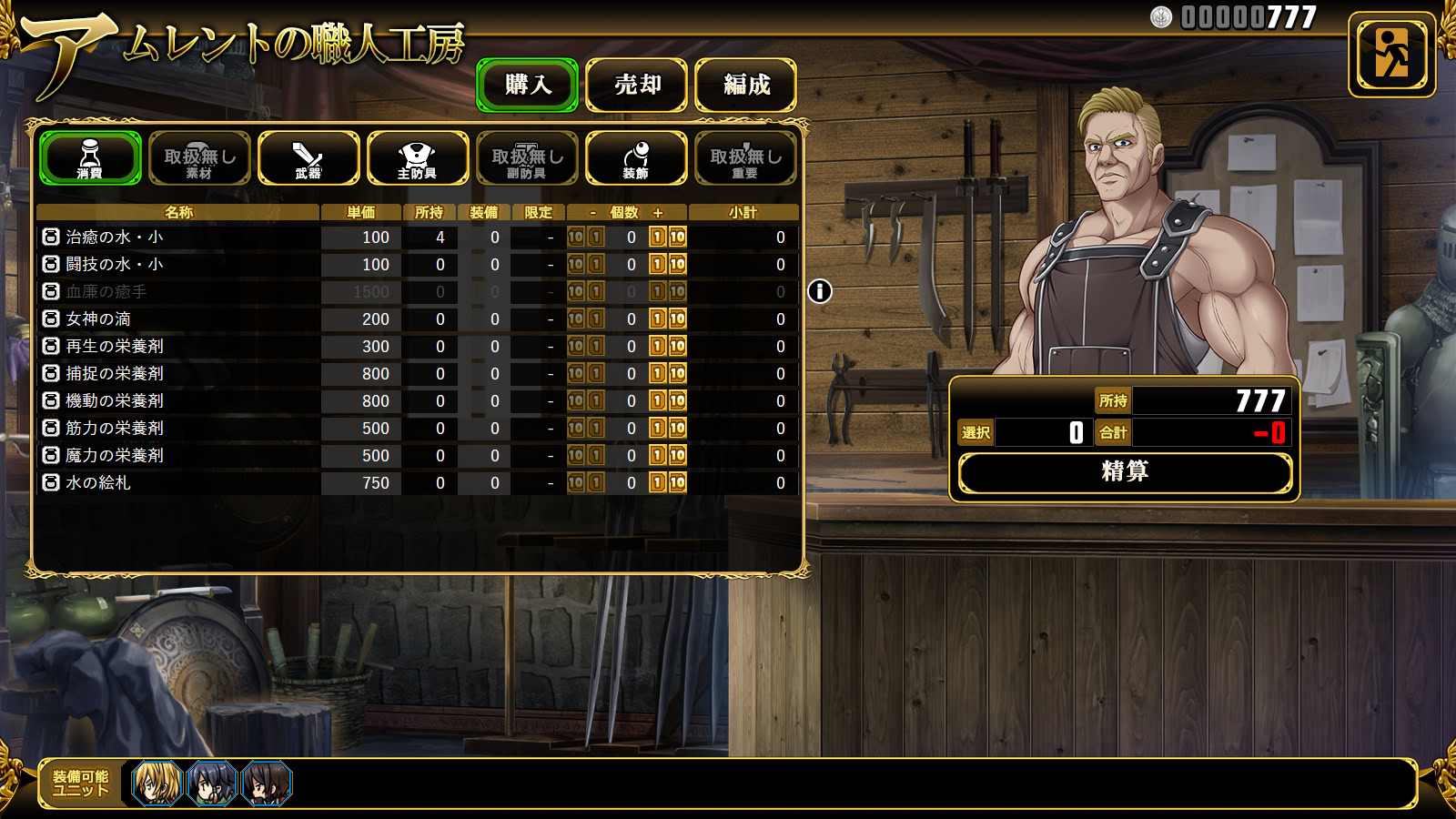
Task: Reduce 魔力の栄養剤 quantity by ten
Action: click(576, 456)
